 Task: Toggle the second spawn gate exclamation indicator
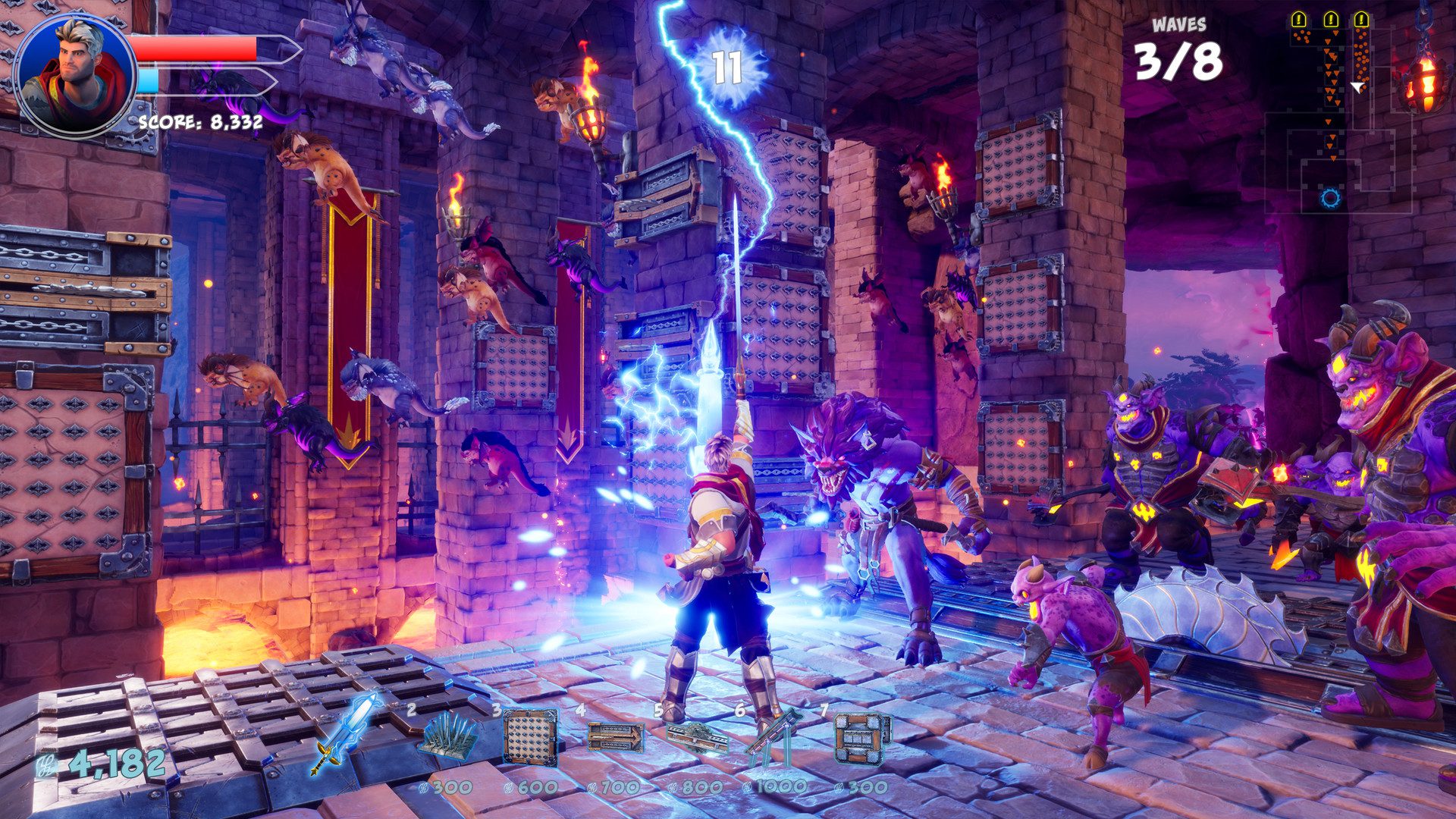click(1331, 19)
